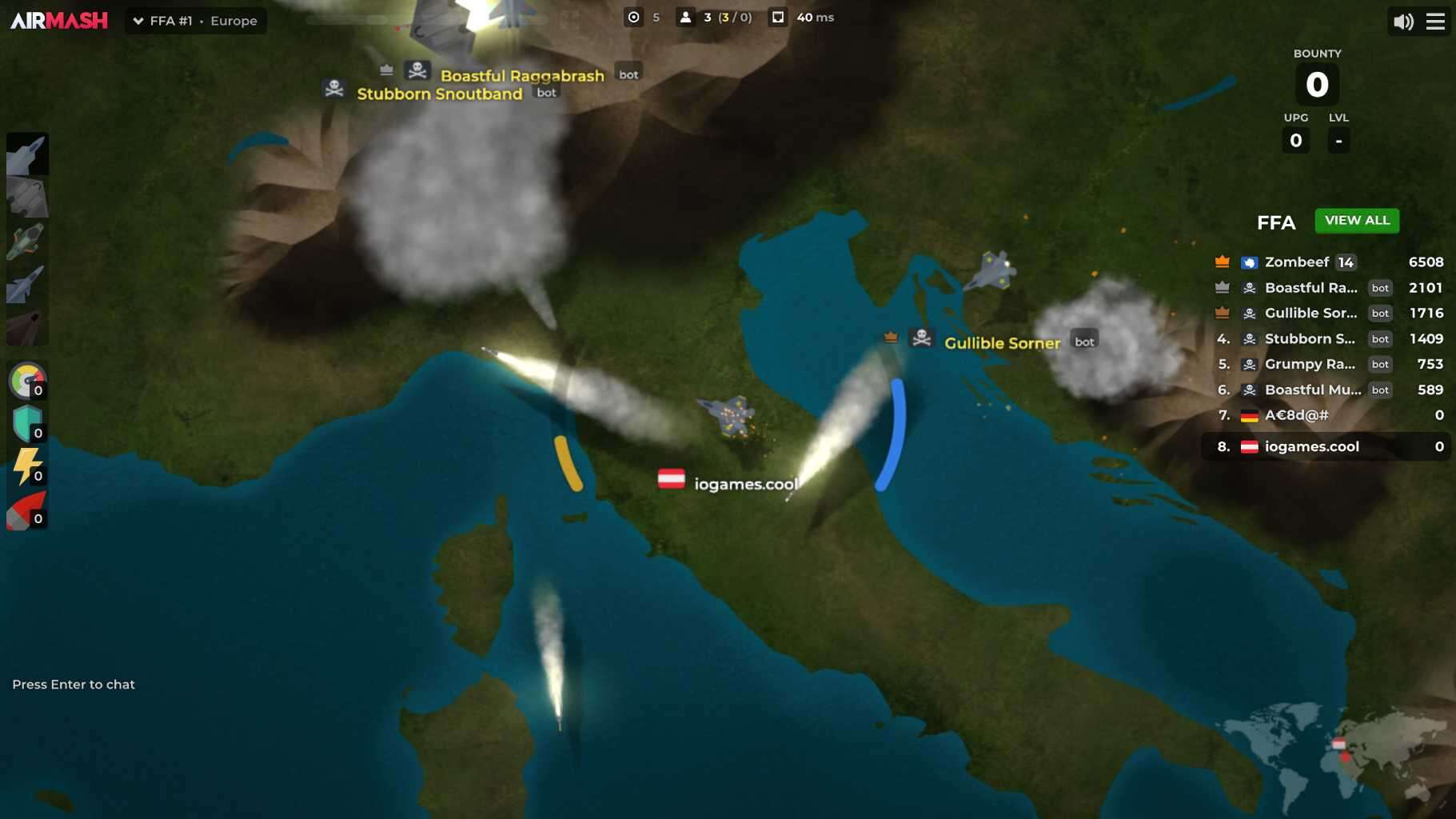This screenshot has width=1456, height=819.
Task: Select the Goliath aircraft icon
Action: click(28, 198)
